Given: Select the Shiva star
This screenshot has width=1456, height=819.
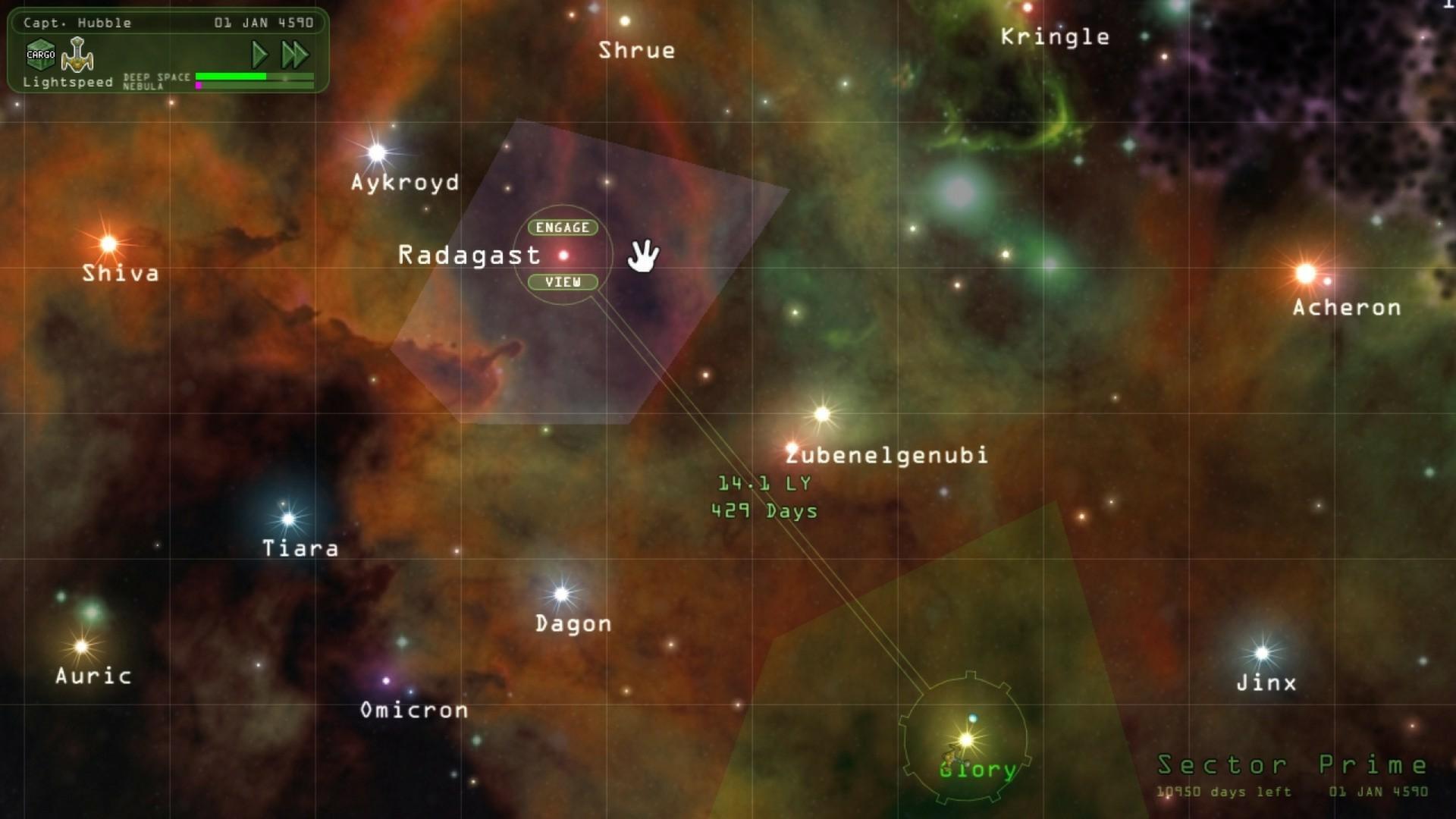Looking at the screenshot, I should tap(108, 243).
